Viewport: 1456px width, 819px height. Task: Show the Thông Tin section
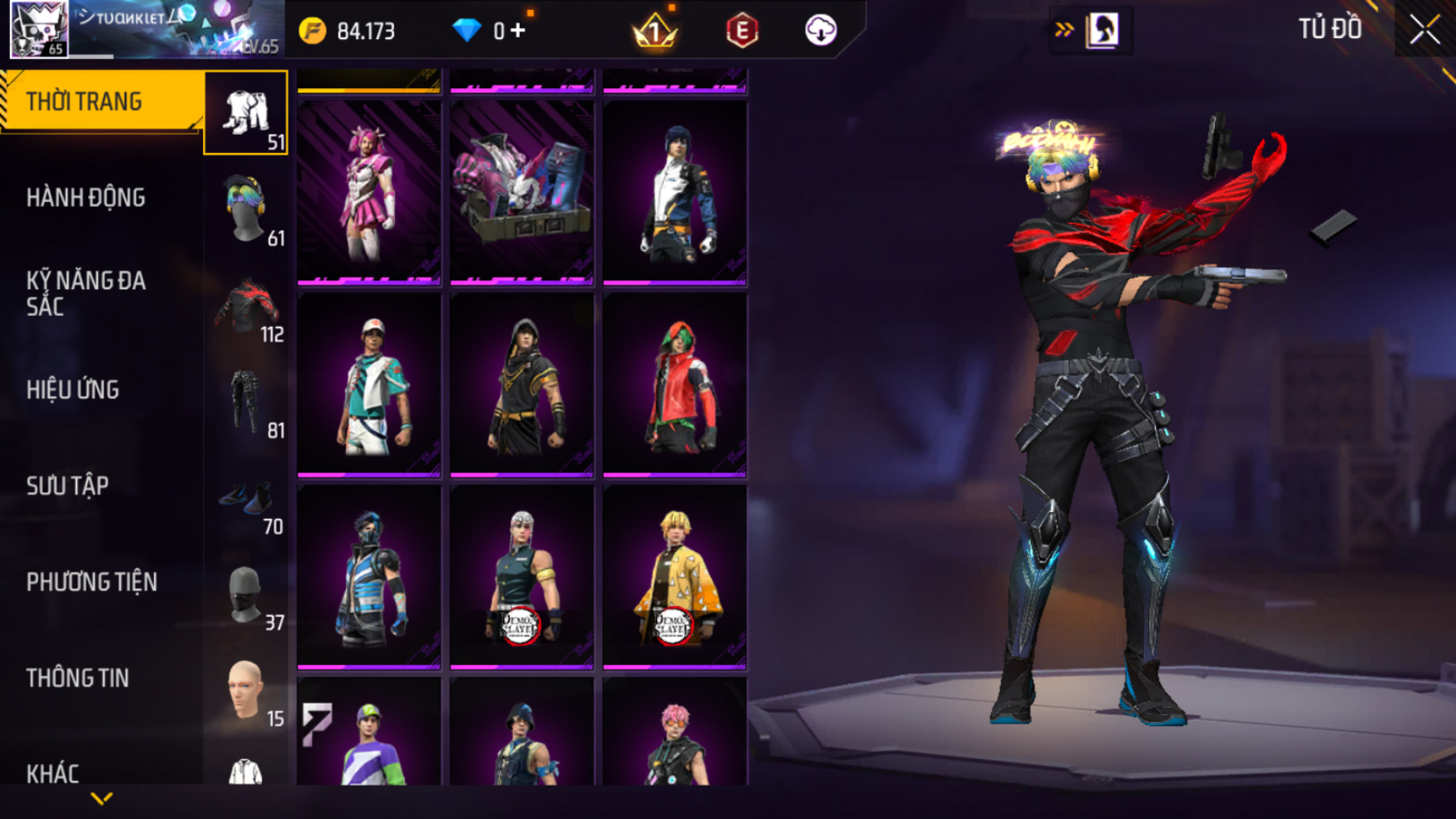[77, 678]
